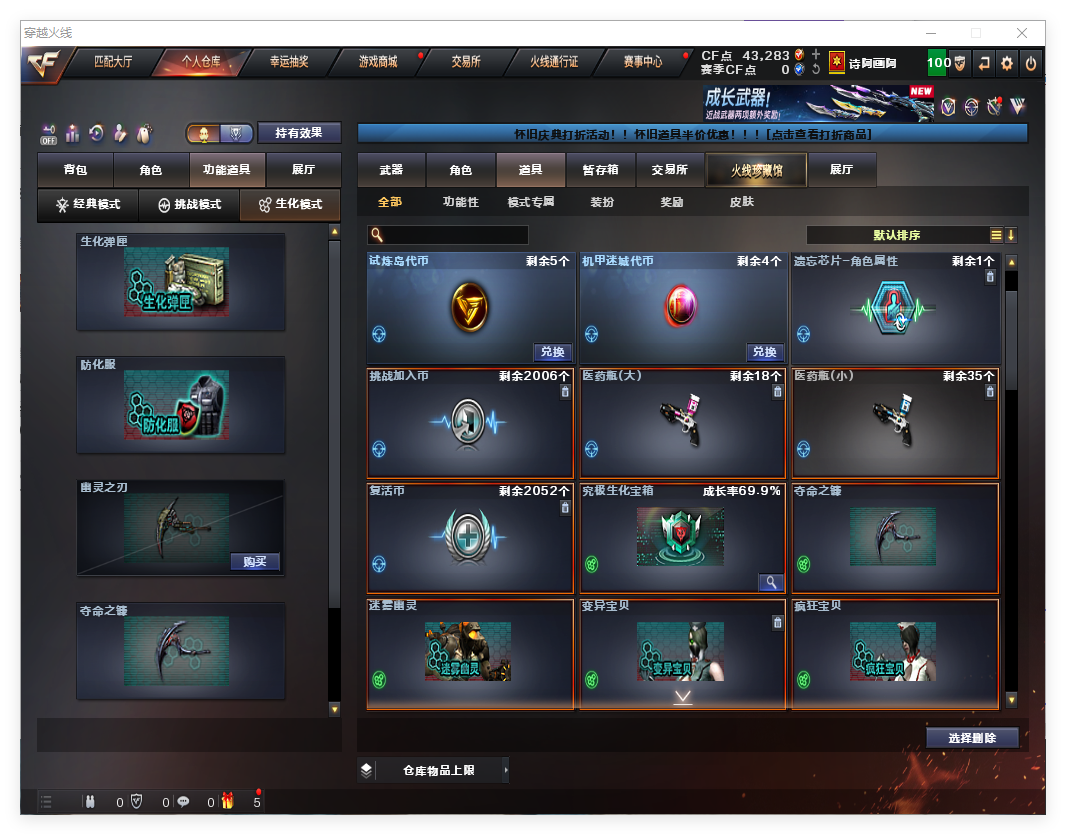This screenshot has height=835, width=1066.
Task: Switch to the 武器 weapons tab
Action: (391, 171)
